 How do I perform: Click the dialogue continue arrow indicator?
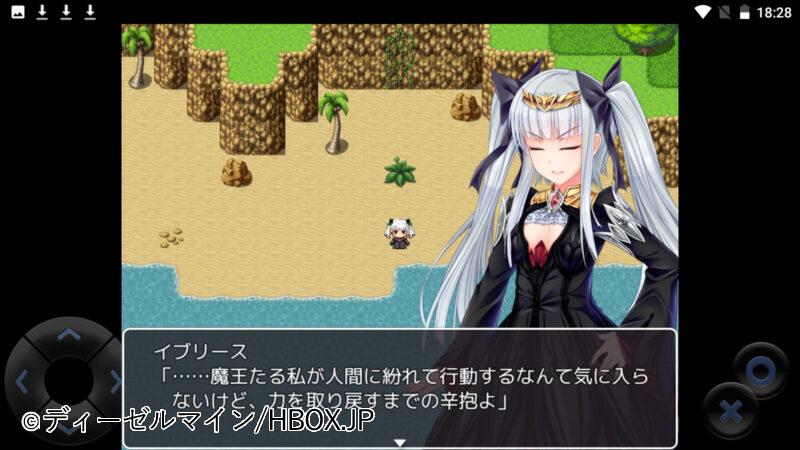[399, 442]
